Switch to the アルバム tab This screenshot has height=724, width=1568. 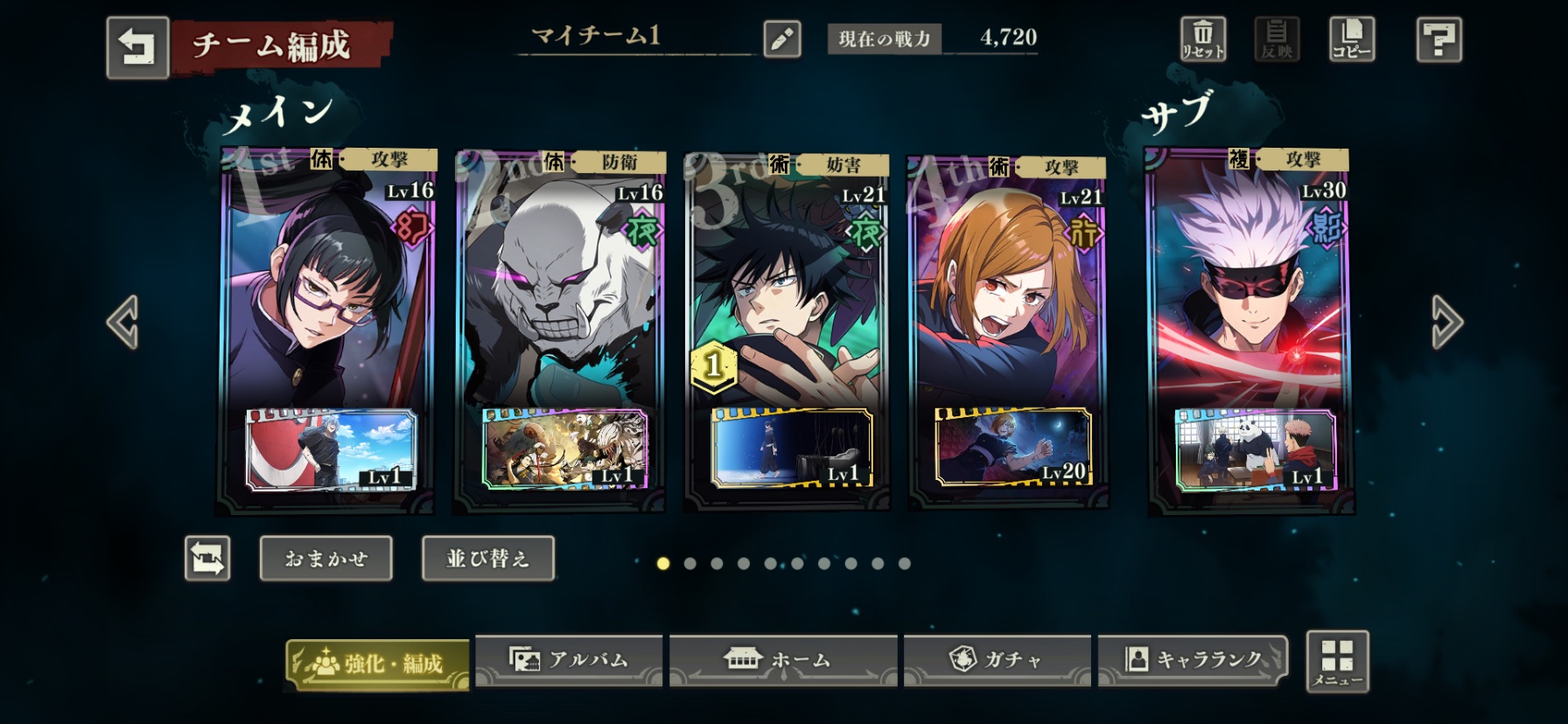[569, 660]
